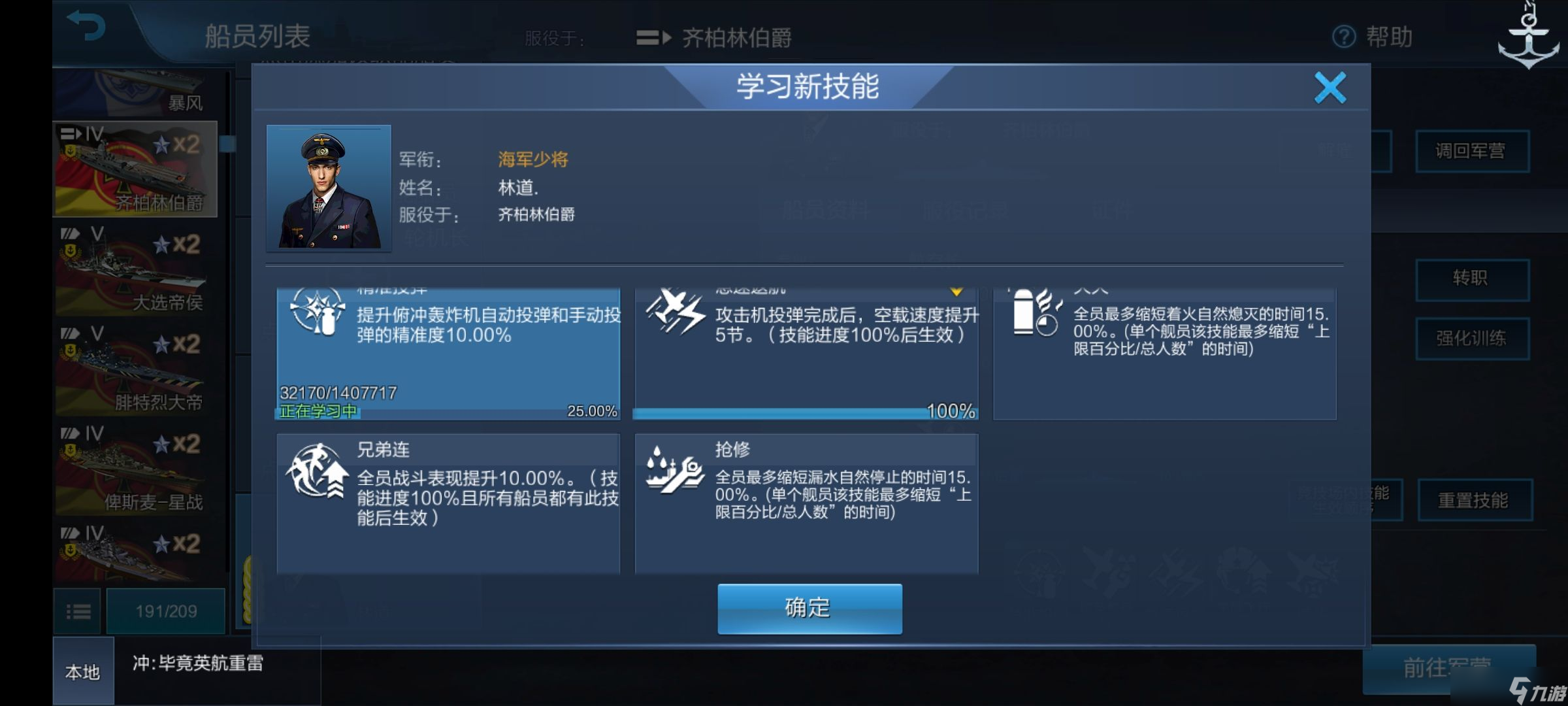Click the list icon at bottom left

pyautogui.click(x=78, y=610)
